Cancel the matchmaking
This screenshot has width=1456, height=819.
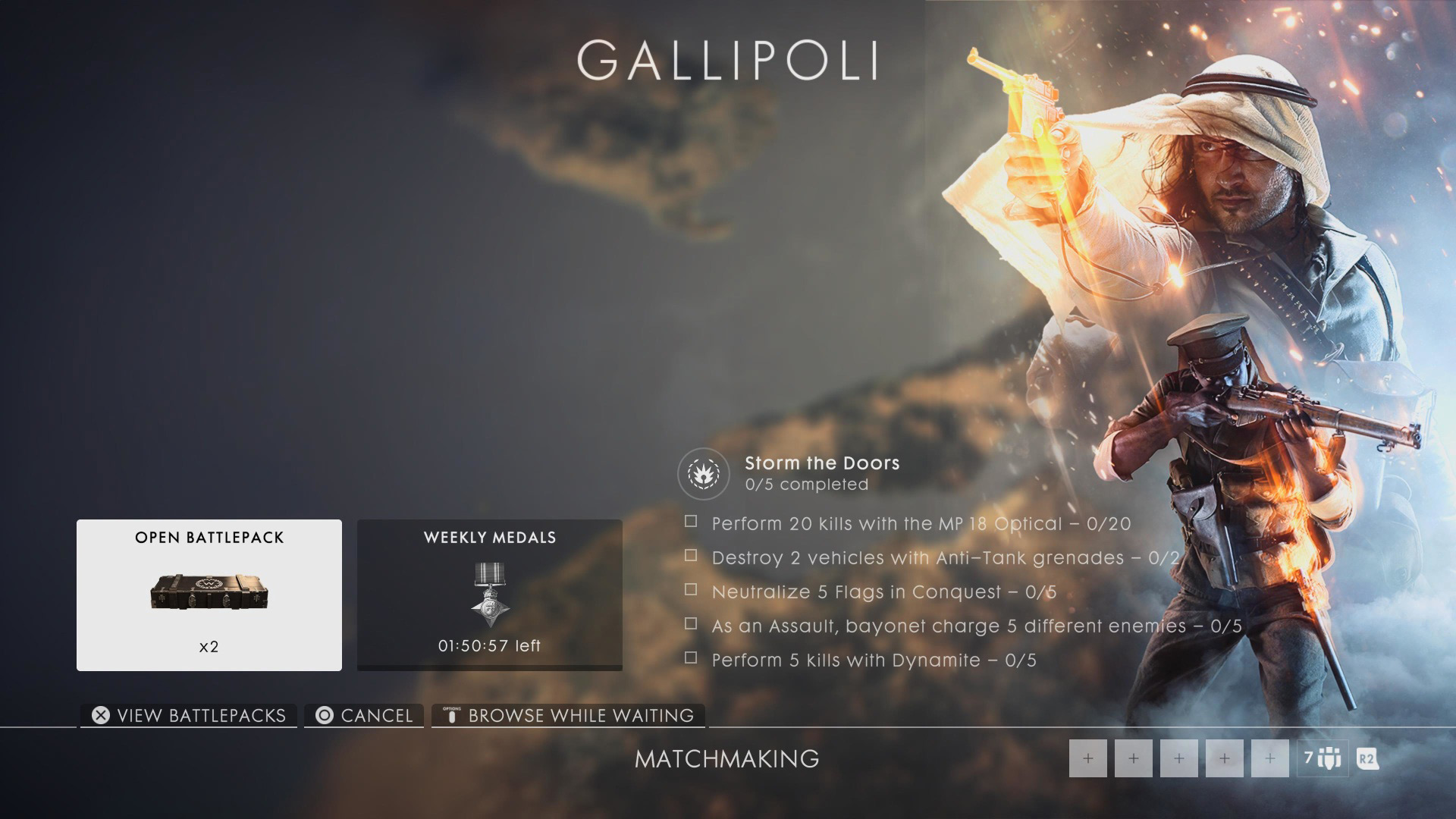click(365, 715)
